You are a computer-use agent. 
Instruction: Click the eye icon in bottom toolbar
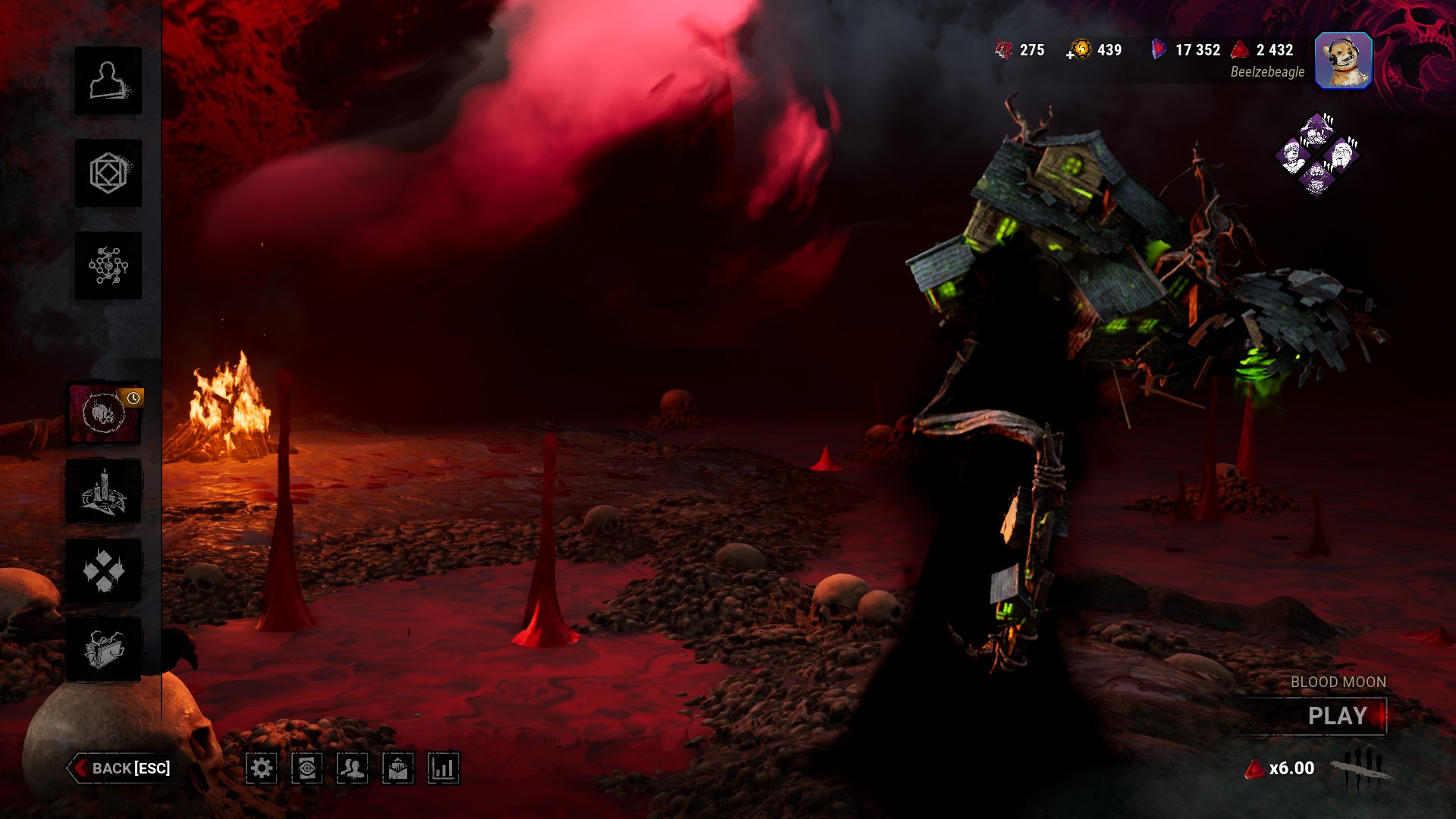(x=307, y=768)
